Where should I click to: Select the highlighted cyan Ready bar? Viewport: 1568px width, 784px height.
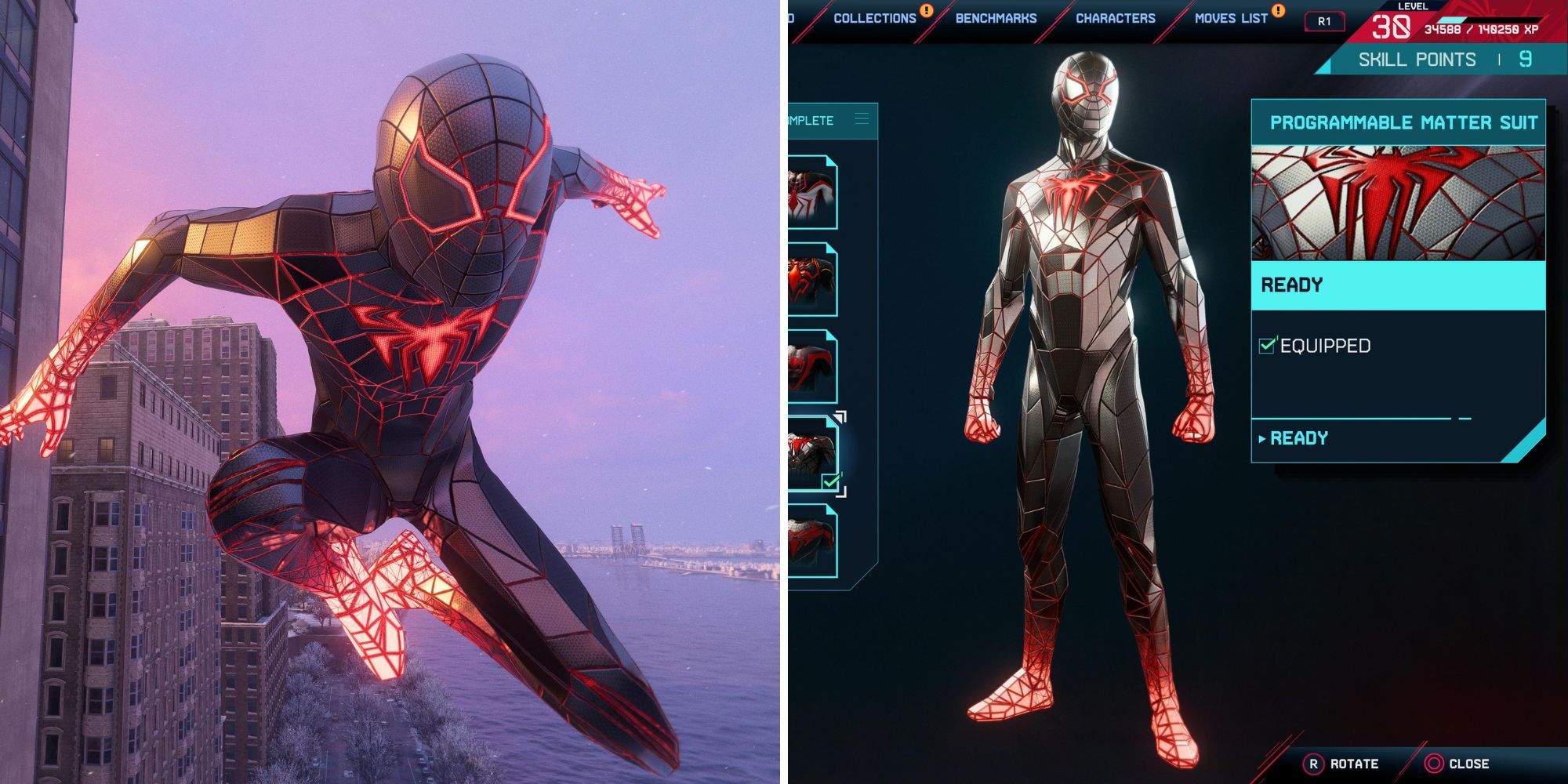tap(1398, 285)
